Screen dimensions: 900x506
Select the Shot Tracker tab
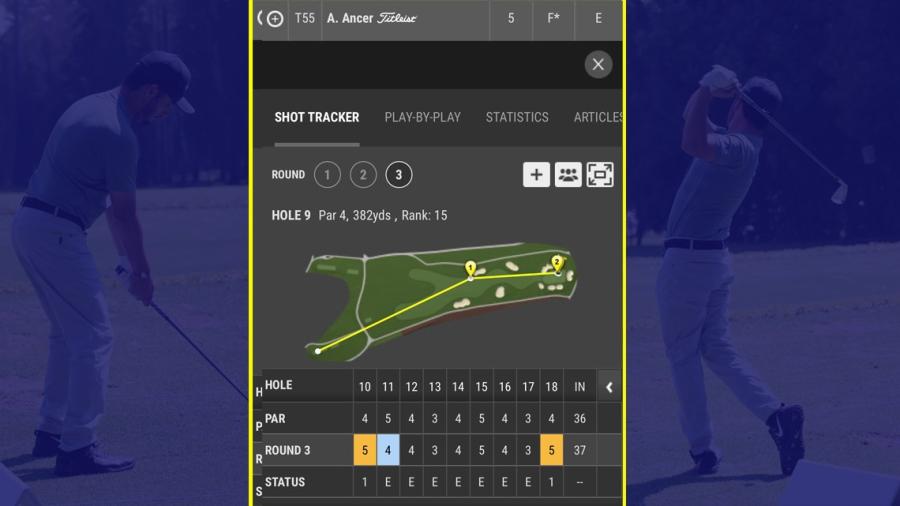pos(317,117)
